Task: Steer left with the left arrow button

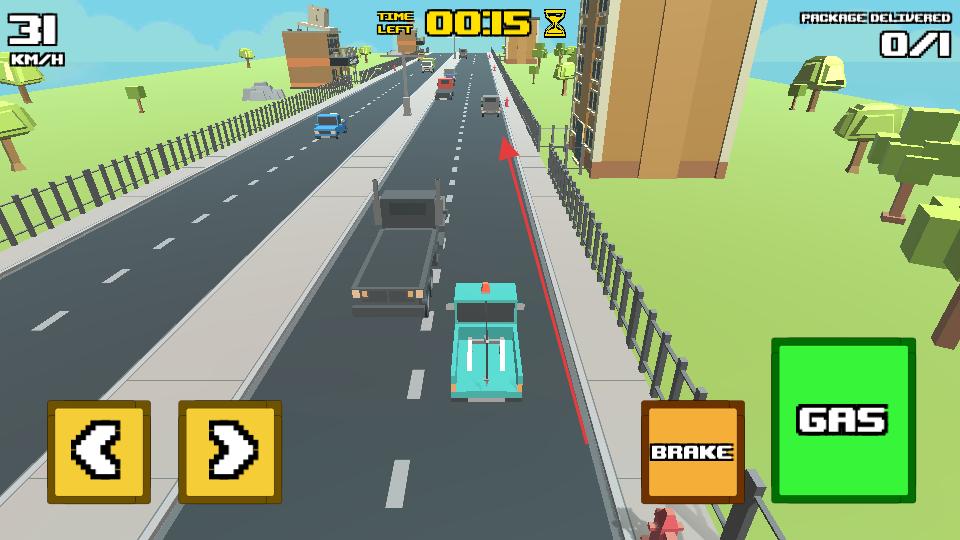Action: 98,452
